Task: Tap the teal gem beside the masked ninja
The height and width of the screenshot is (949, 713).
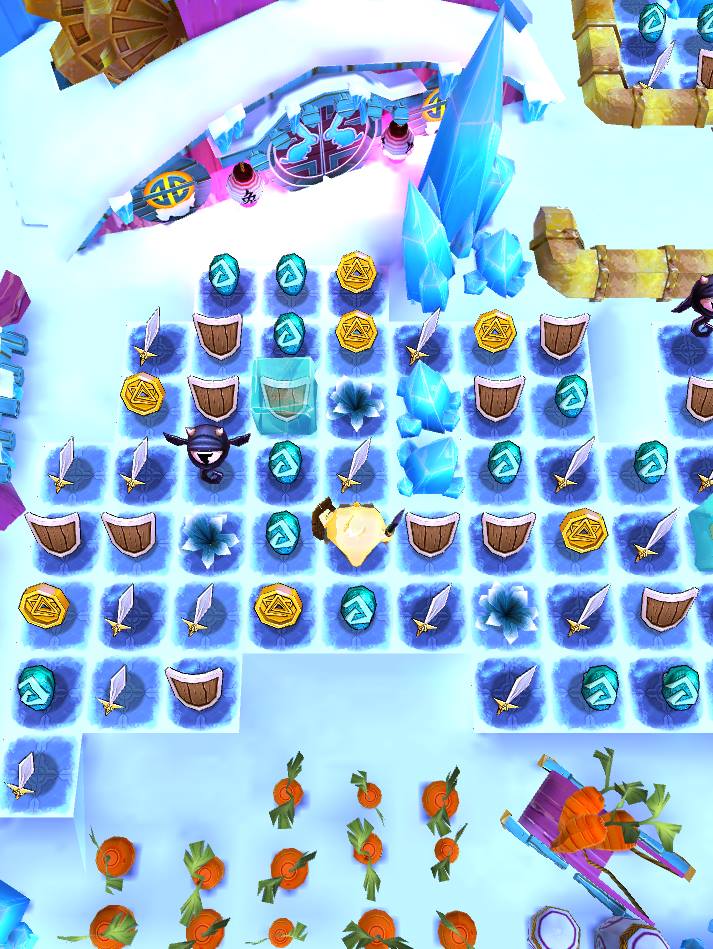Action: 284,461
